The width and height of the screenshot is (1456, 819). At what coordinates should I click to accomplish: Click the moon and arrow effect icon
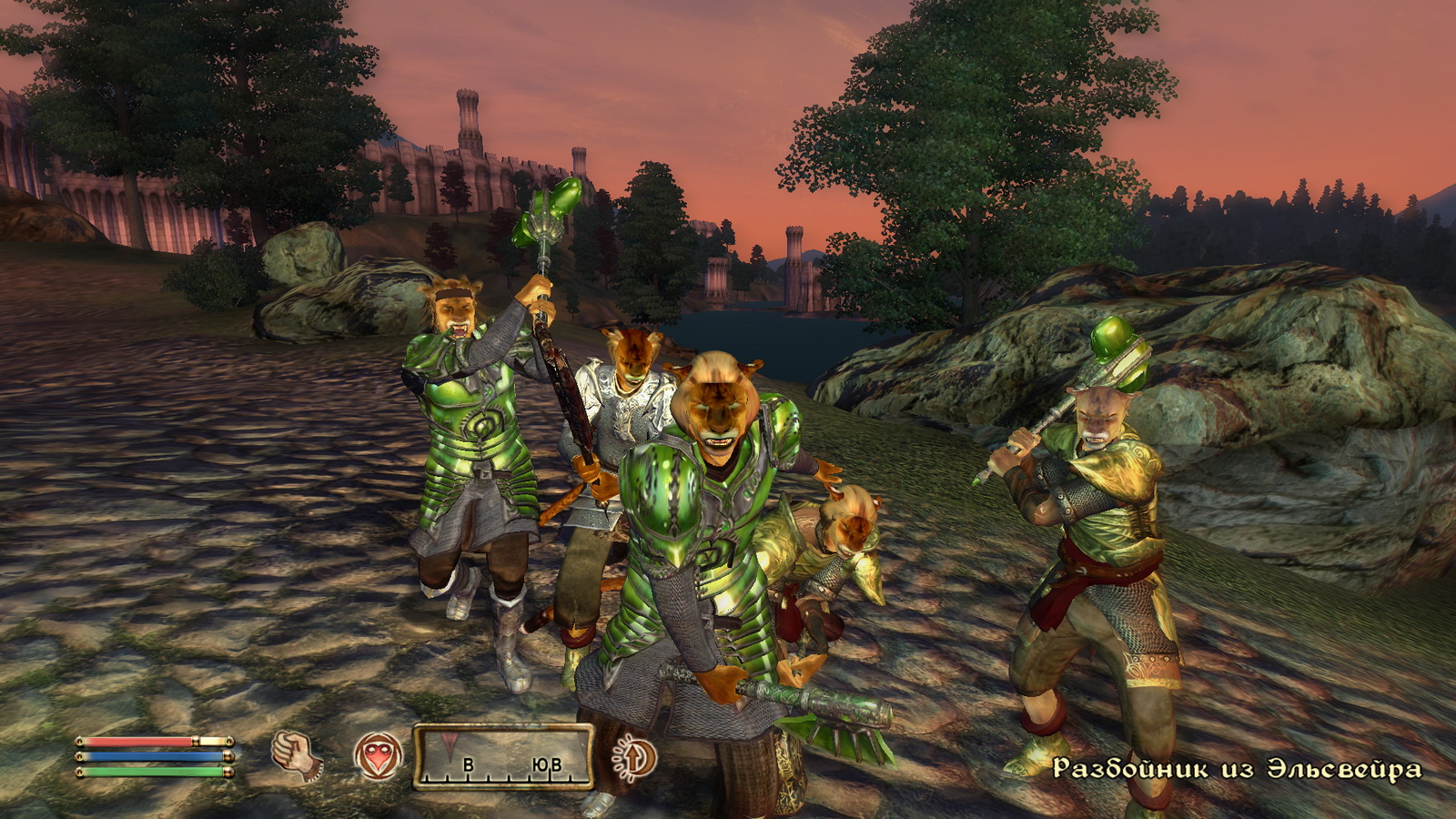(634, 757)
